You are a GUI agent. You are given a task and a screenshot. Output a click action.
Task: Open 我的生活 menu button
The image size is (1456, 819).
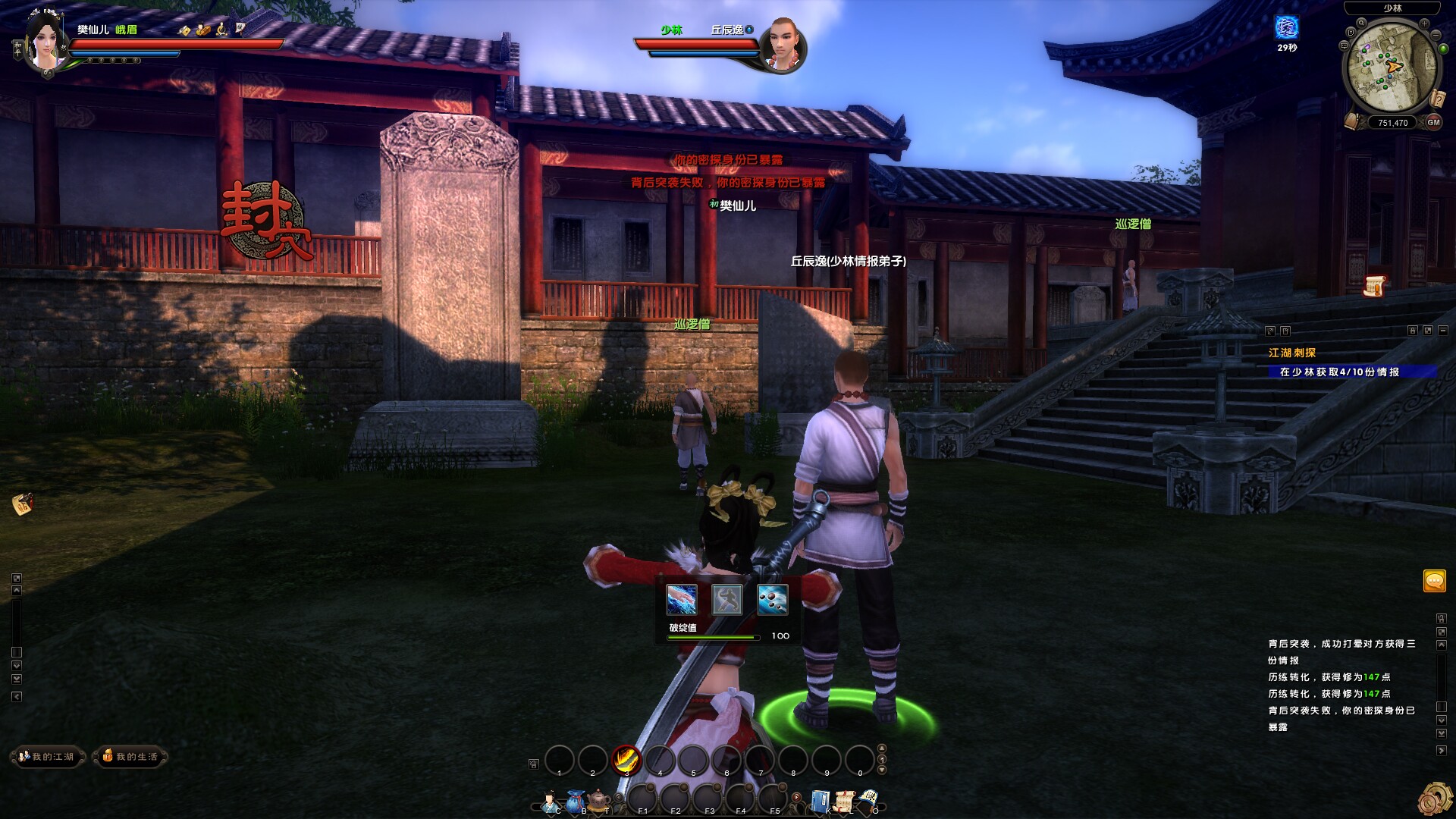(x=130, y=756)
